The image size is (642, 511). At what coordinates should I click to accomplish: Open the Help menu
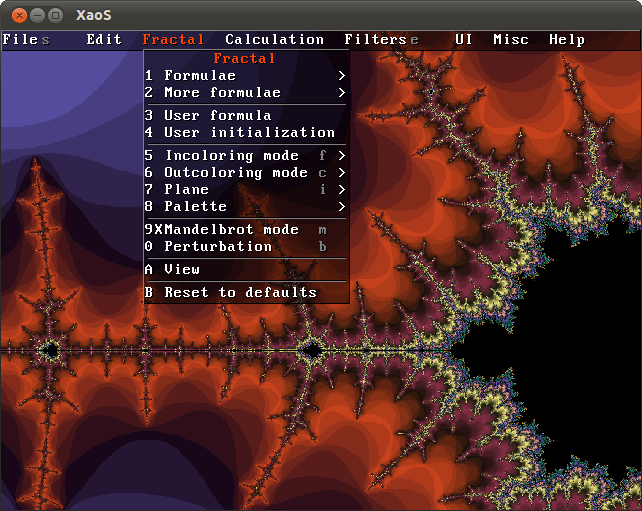tap(567, 40)
